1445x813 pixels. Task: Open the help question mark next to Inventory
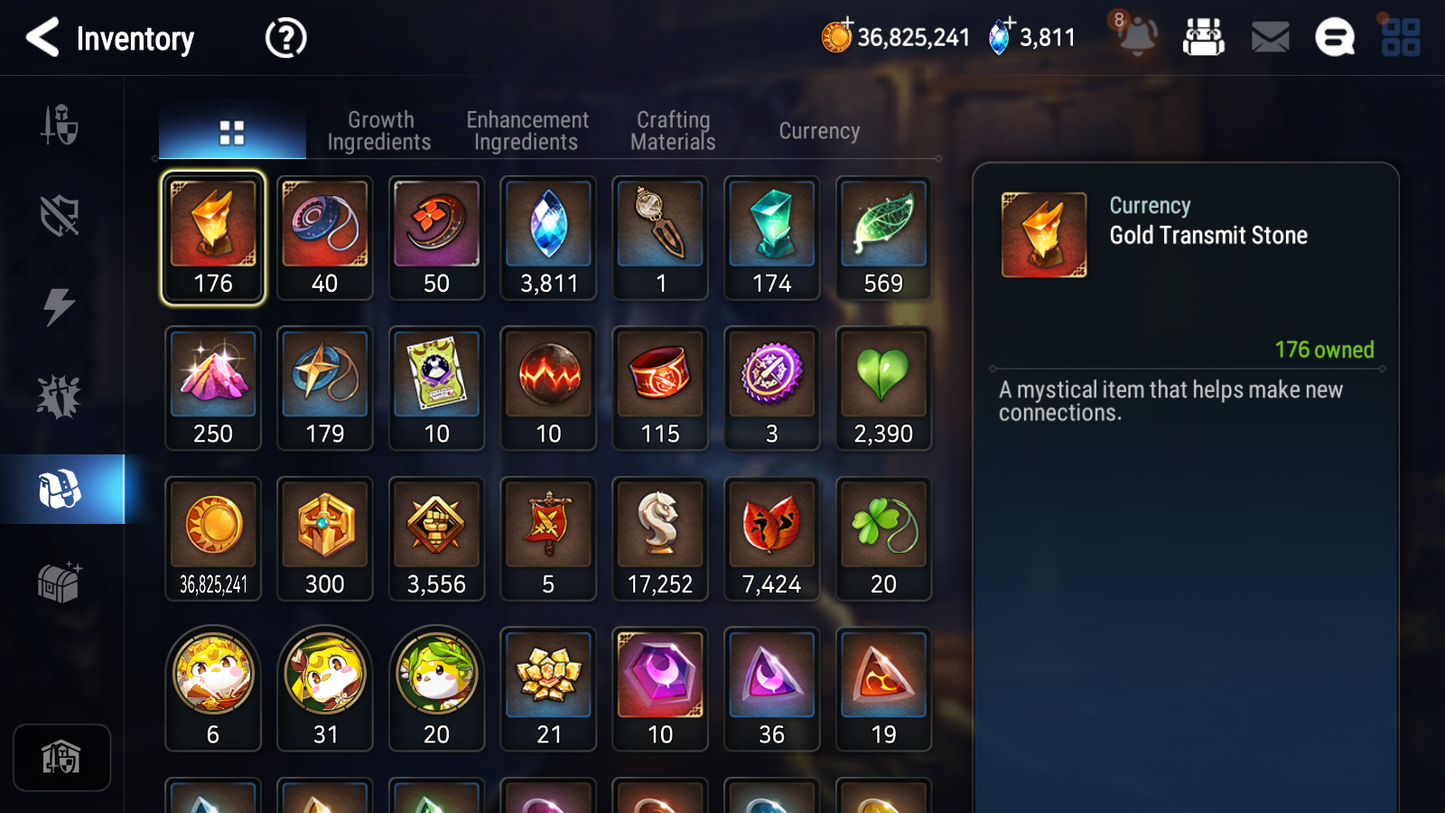(x=285, y=38)
